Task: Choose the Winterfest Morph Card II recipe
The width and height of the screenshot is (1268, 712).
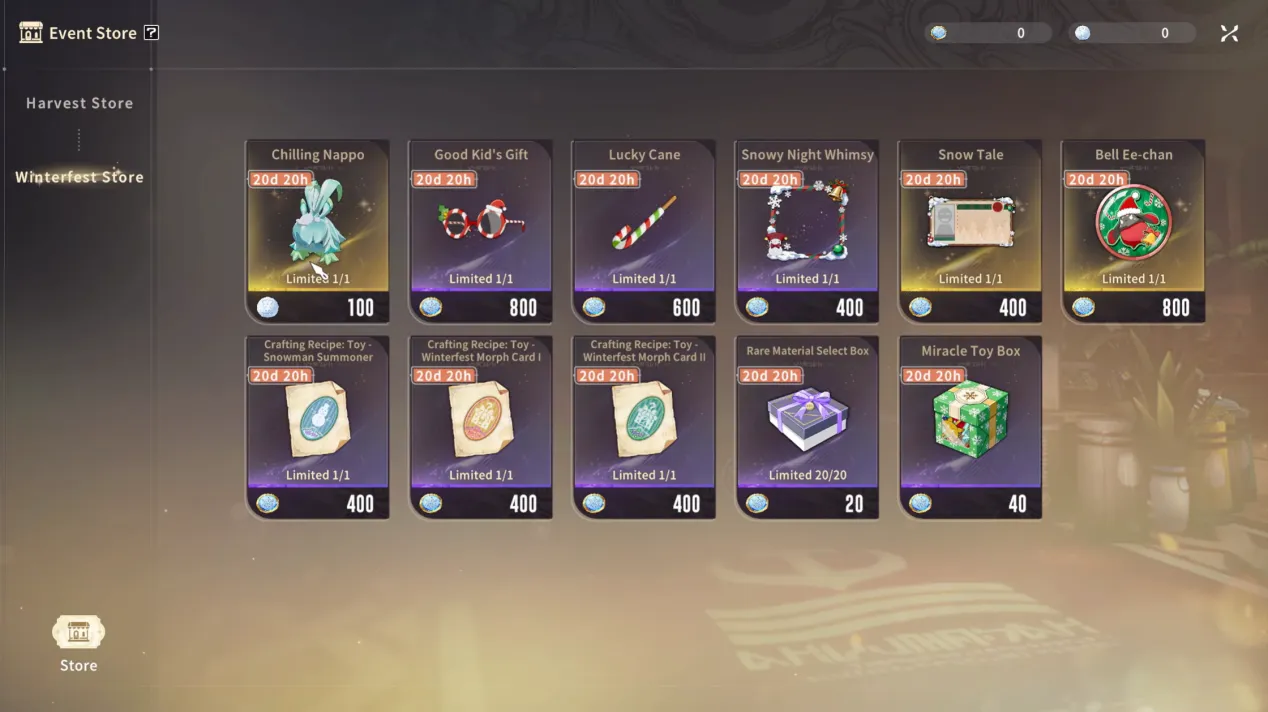Action: click(644, 427)
